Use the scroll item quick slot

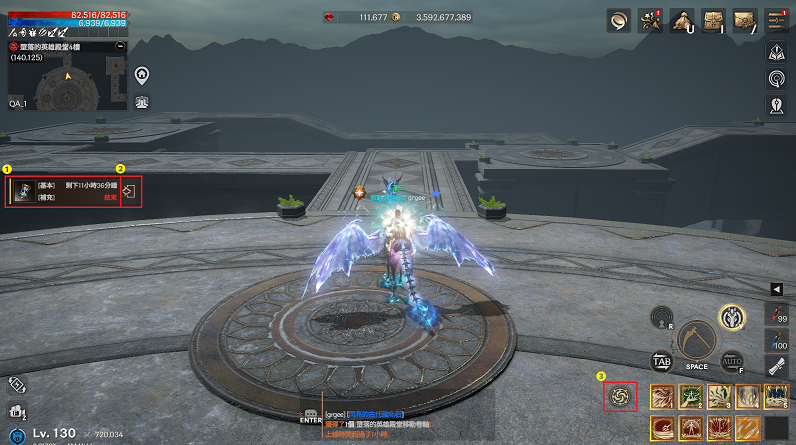778,365
